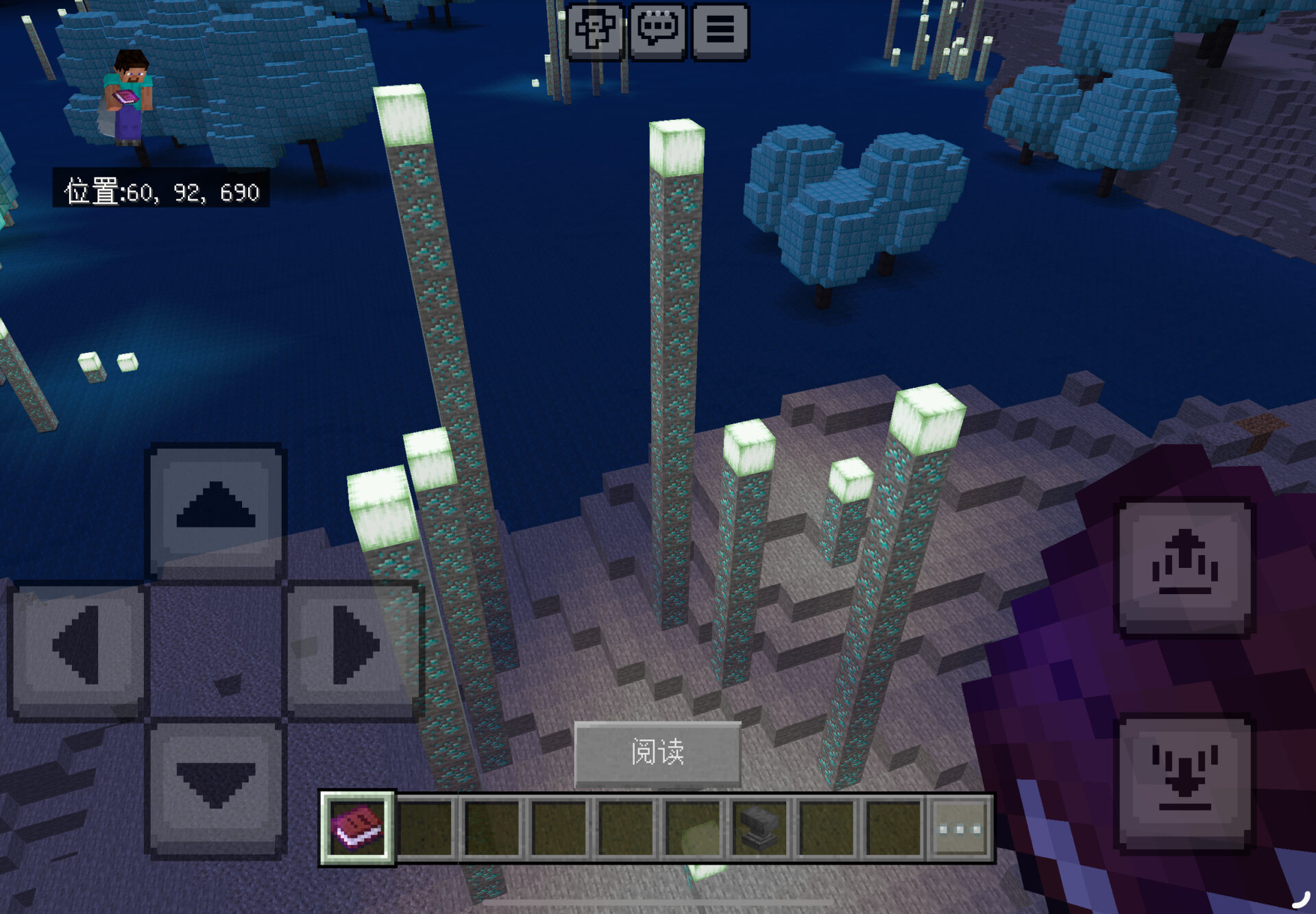Tap the fly up button
The height and width of the screenshot is (914, 1316).
[1186, 567]
